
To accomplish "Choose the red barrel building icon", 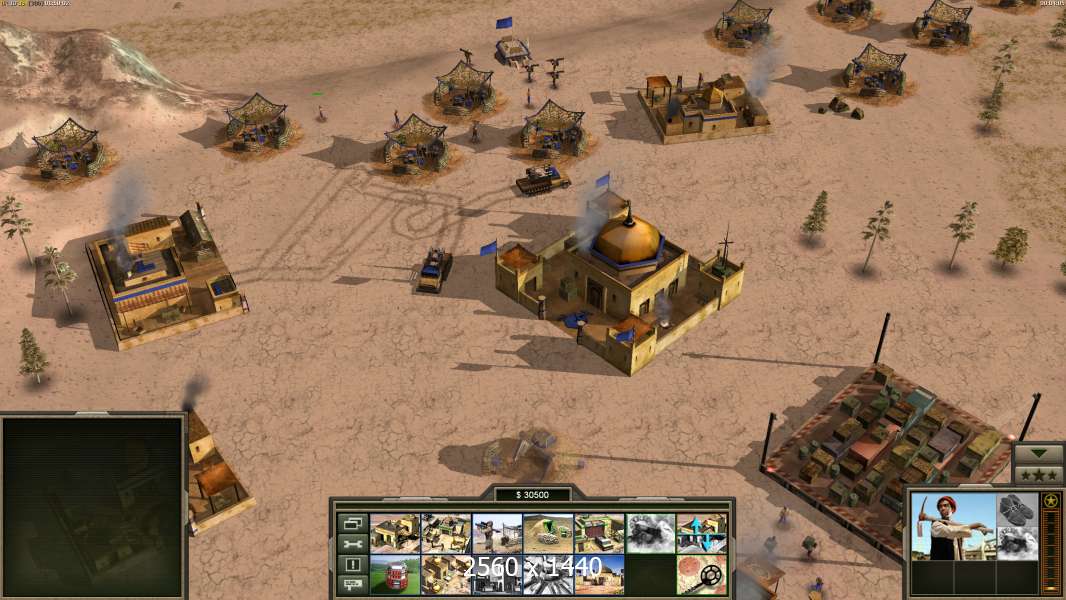I will pos(395,574).
